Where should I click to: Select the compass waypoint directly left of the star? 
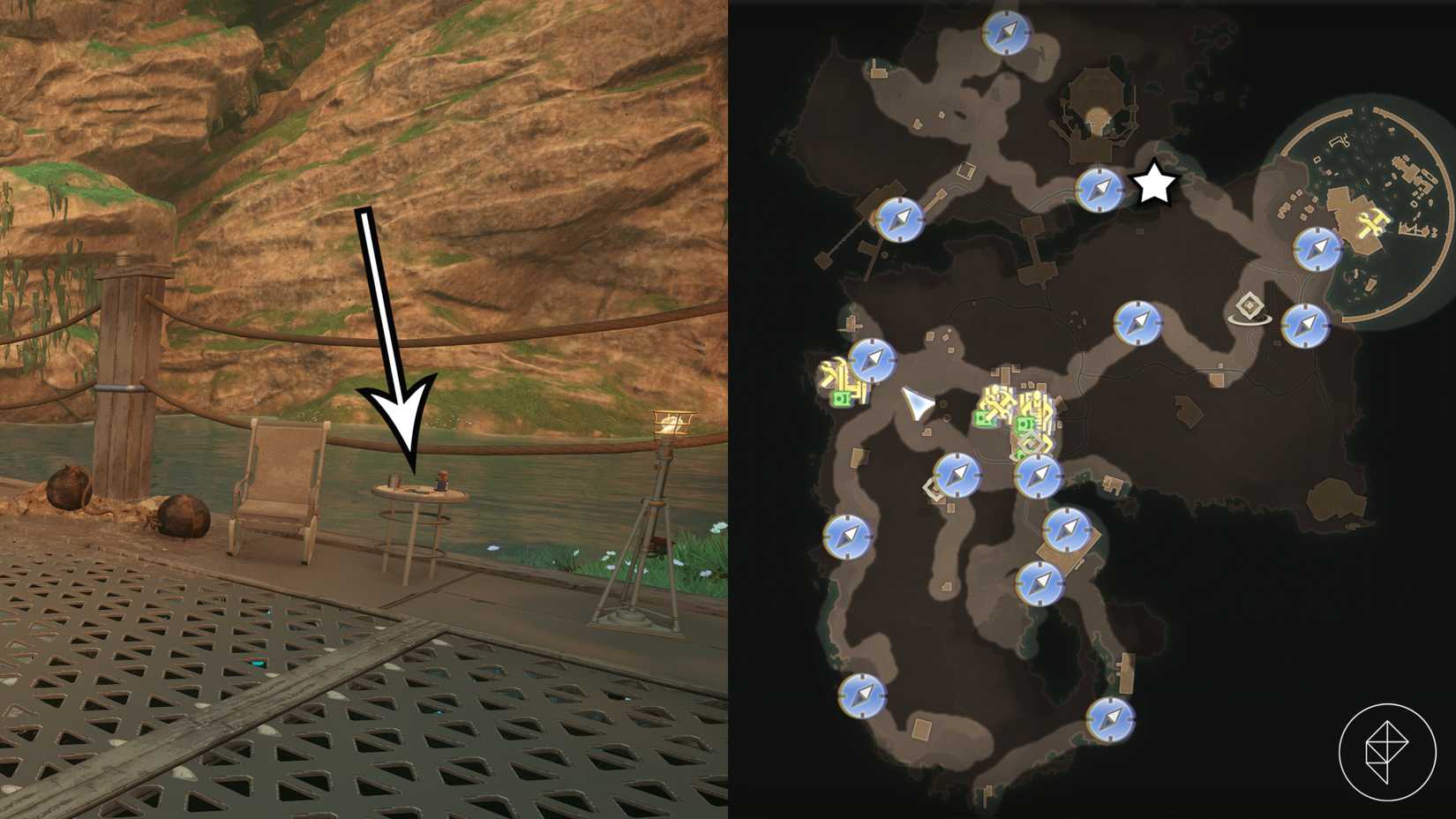pyautogui.click(x=1097, y=188)
